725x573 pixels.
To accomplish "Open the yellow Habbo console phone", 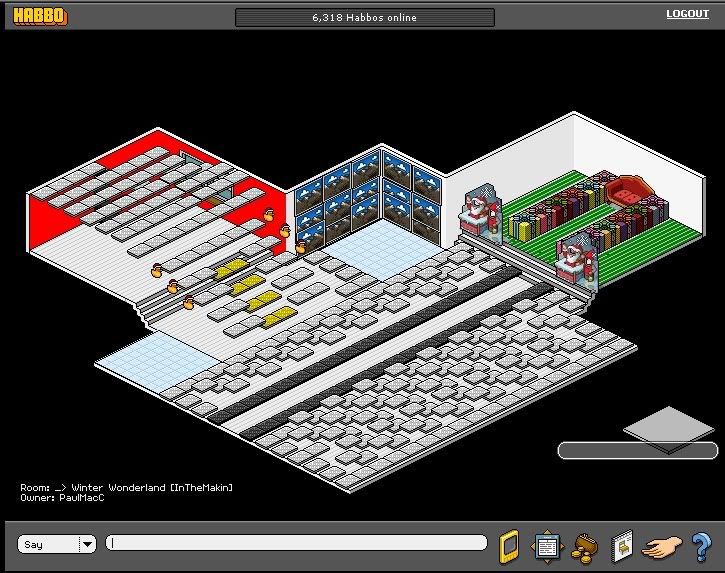I will [x=508, y=545].
